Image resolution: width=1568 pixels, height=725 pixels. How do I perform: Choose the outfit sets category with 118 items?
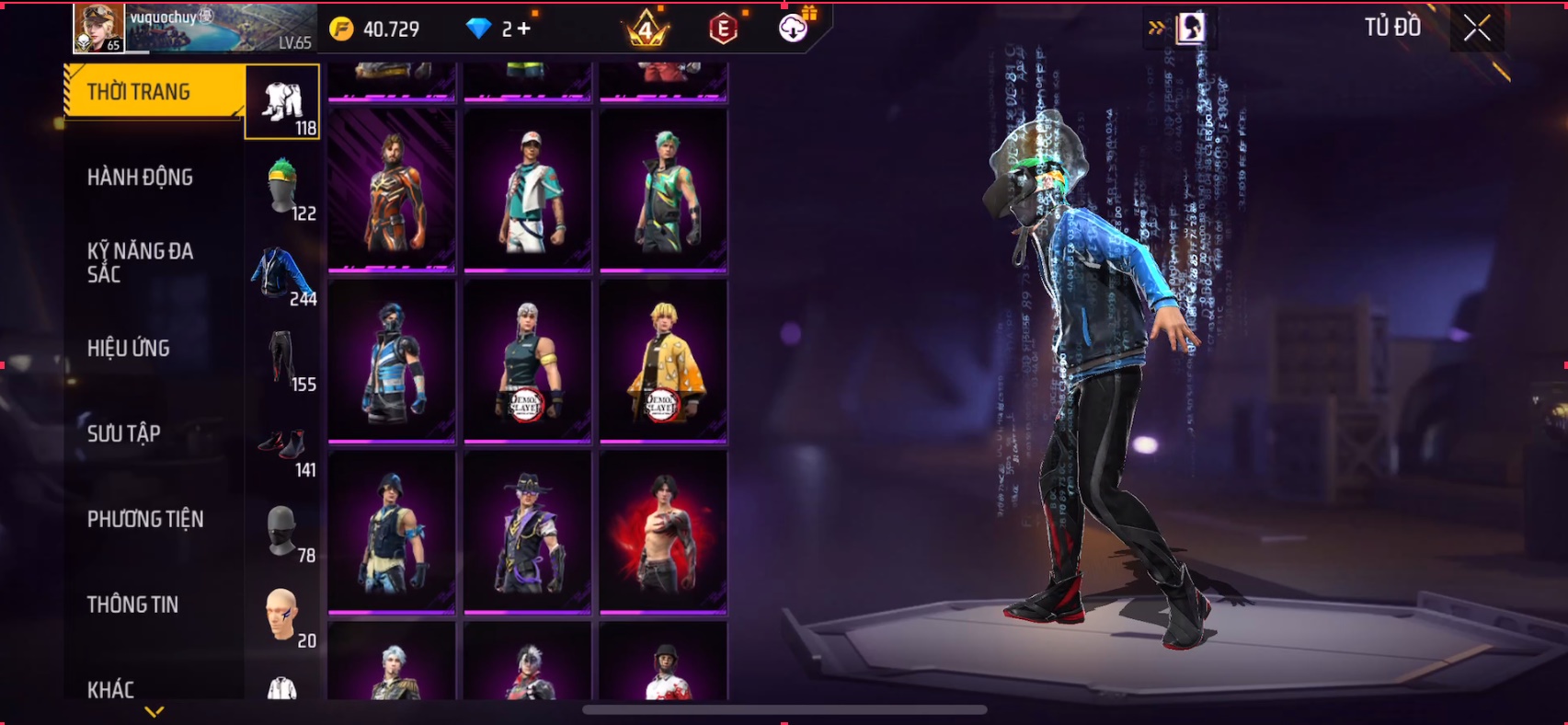tap(282, 103)
